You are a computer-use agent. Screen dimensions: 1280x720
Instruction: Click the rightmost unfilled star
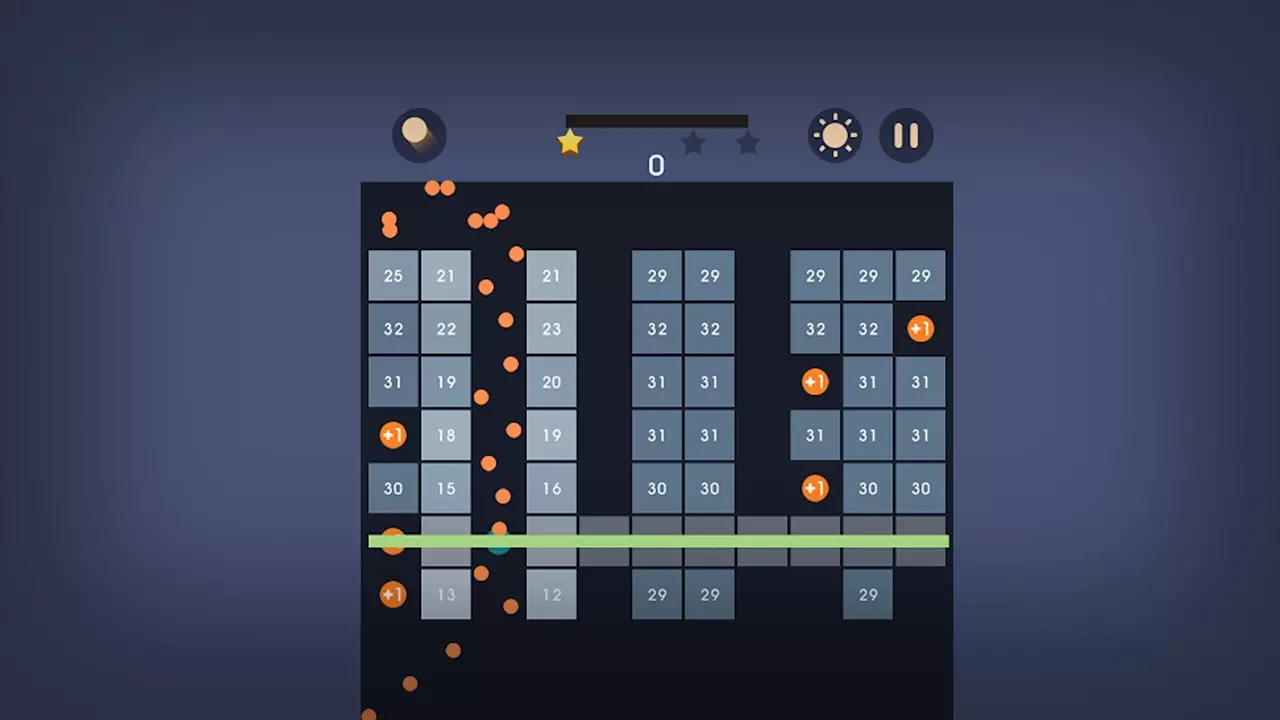pos(748,143)
